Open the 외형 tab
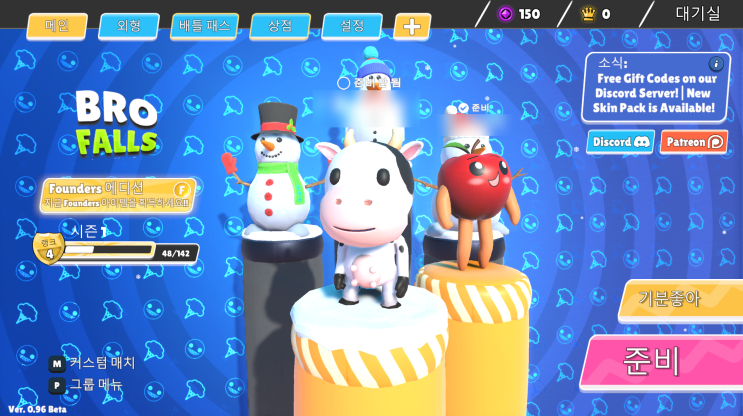Viewport: 743px width, 416px height. click(x=129, y=26)
